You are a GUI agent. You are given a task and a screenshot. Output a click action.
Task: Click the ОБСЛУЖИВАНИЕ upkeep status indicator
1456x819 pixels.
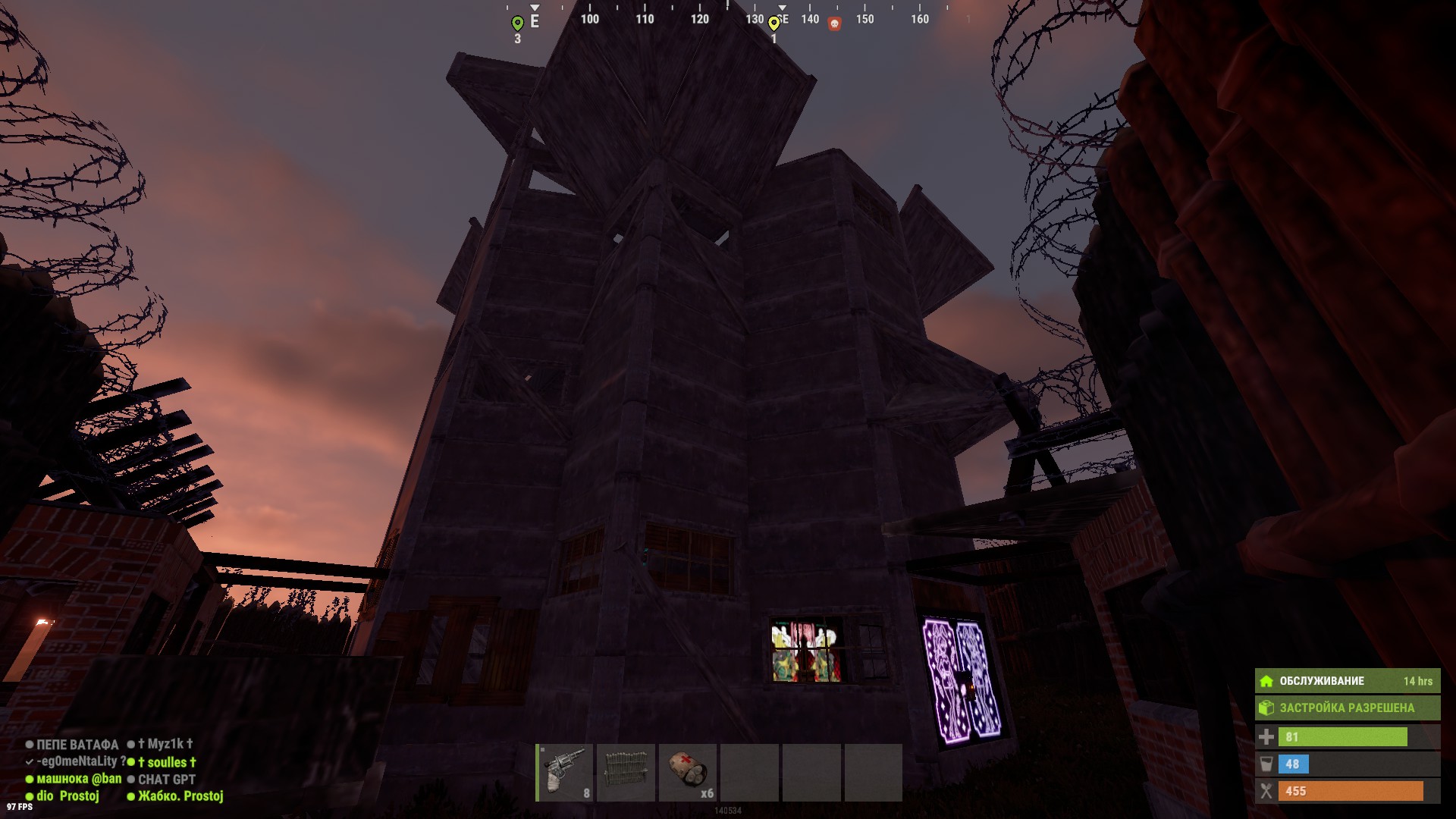(x=1347, y=681)
